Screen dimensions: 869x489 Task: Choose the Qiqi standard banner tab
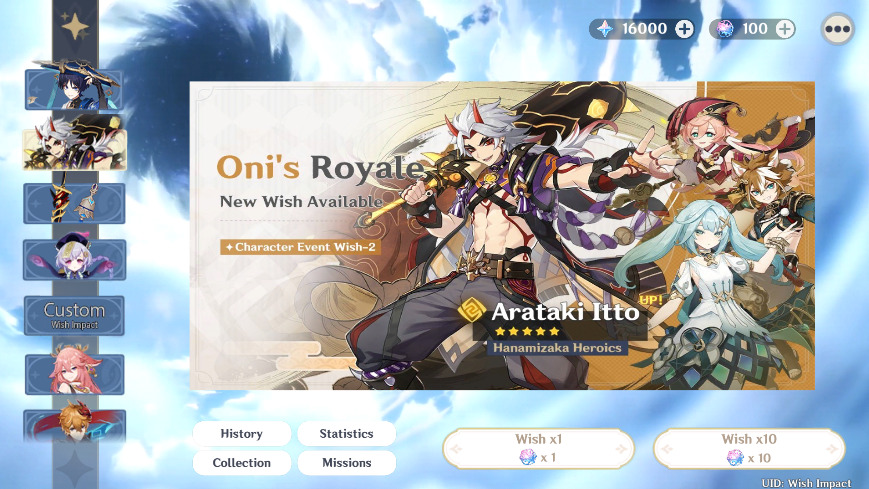pos(74,260)
